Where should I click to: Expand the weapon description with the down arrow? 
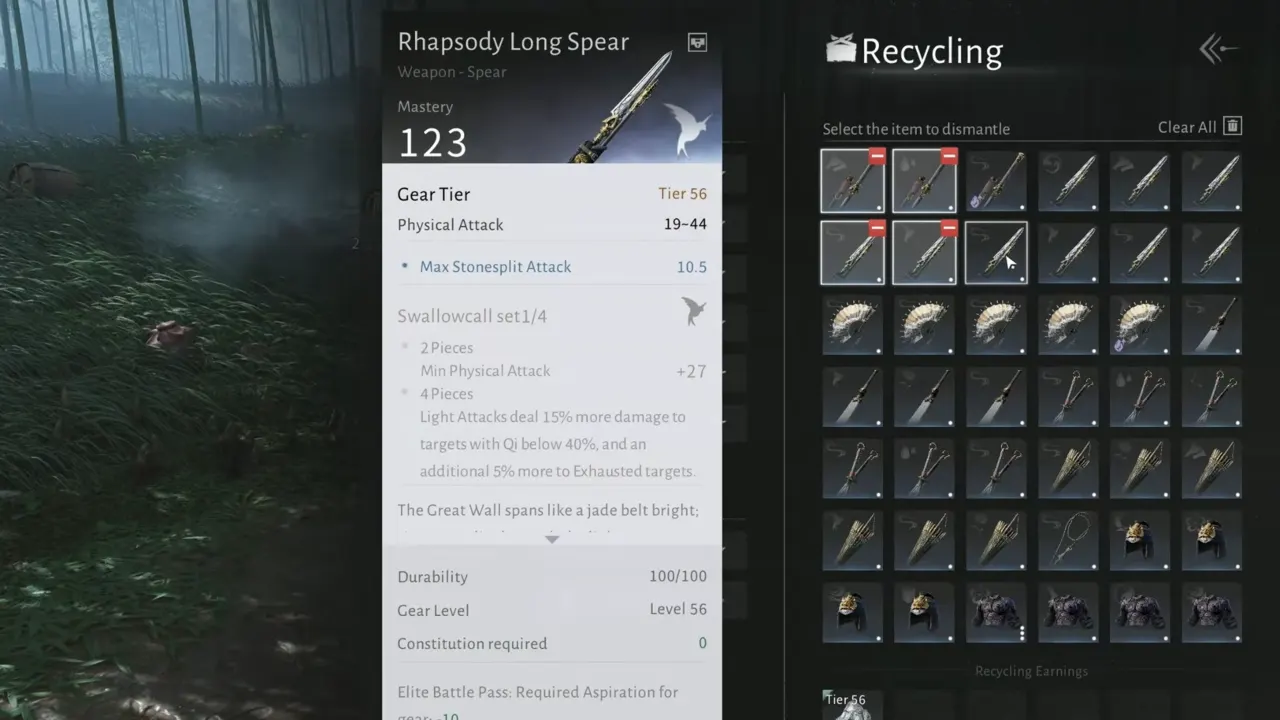point(552,539)
